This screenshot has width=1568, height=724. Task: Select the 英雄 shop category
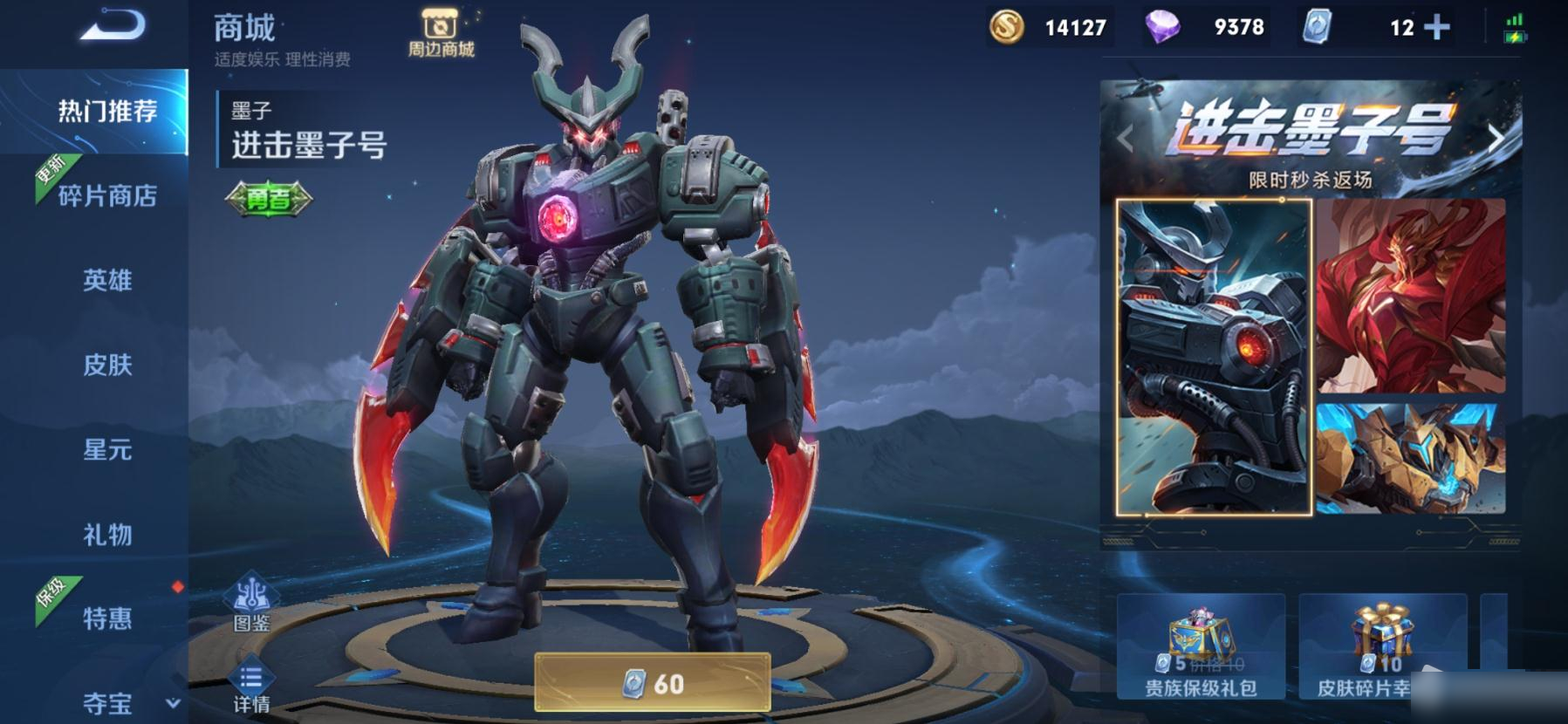coord(106,280)
